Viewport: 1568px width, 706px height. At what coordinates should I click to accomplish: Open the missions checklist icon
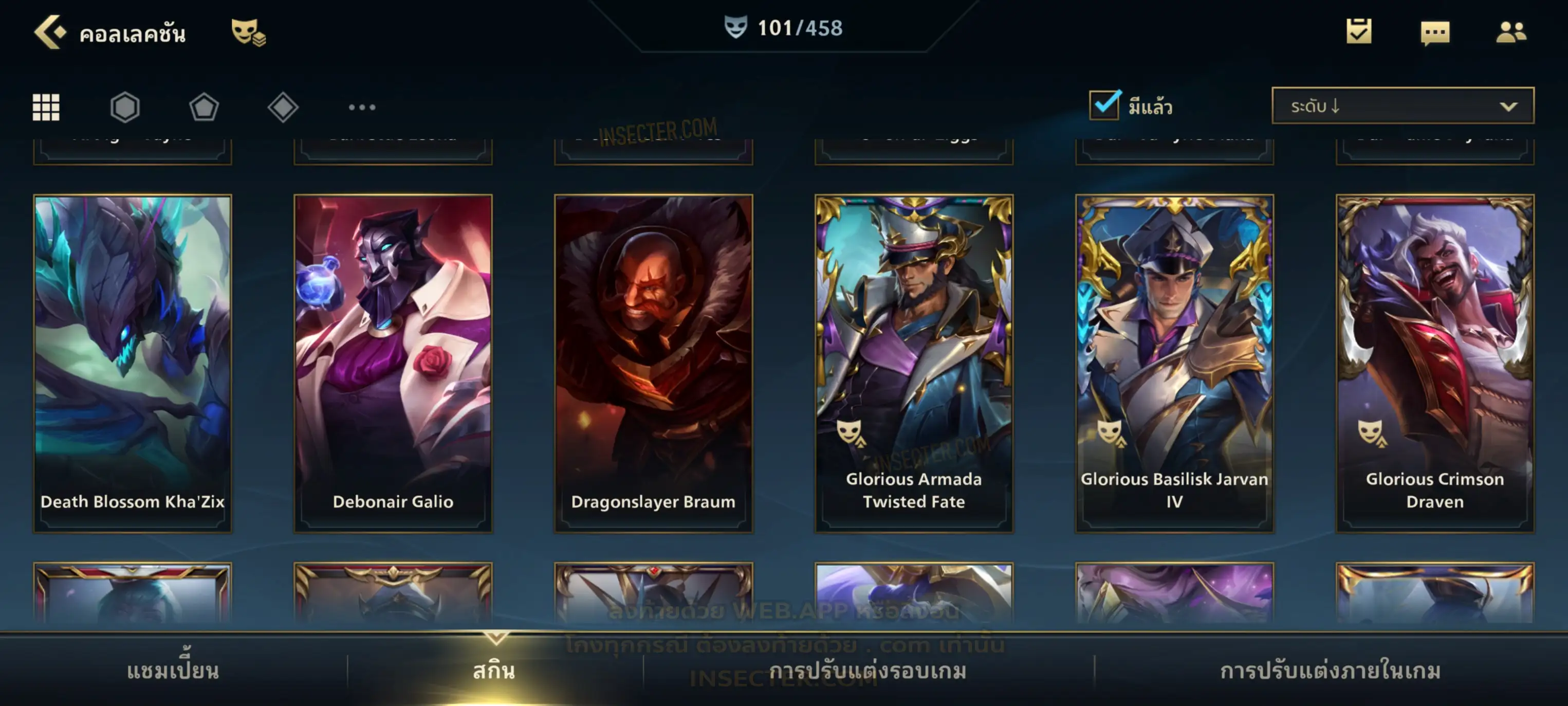[x=1358, y=32]
